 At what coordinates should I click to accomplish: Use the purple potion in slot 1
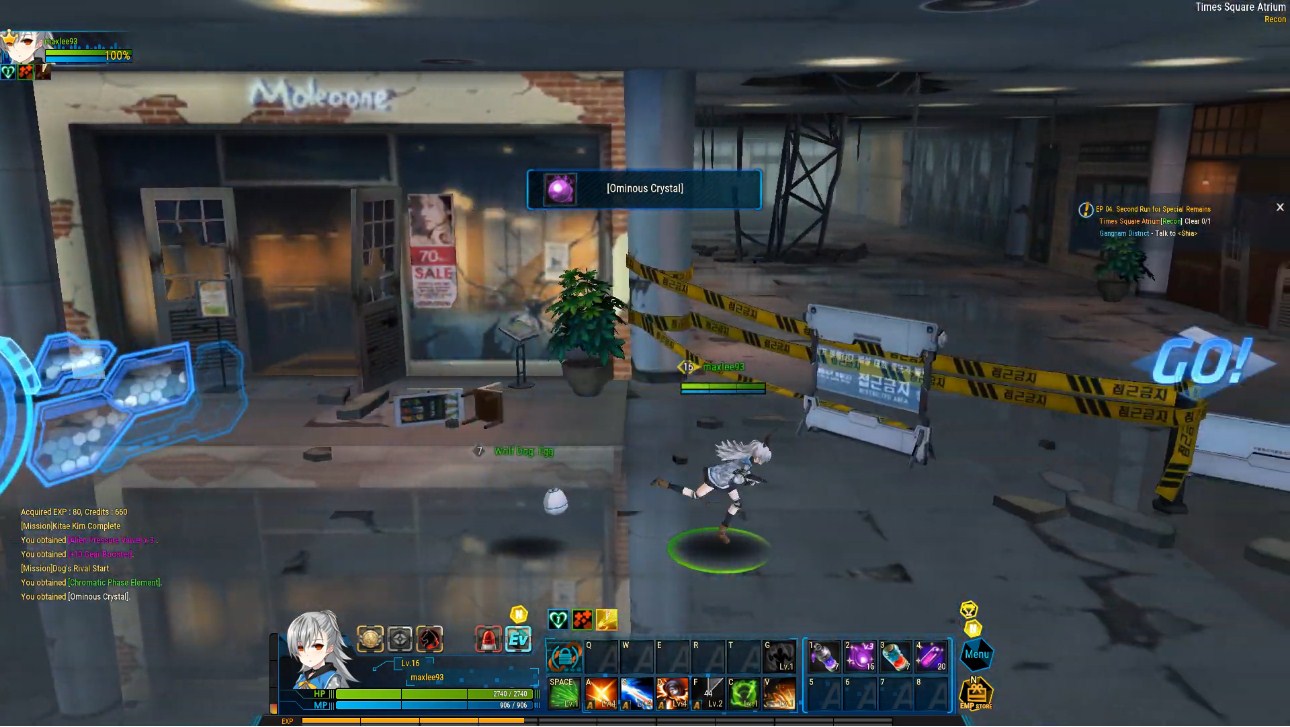824,657
